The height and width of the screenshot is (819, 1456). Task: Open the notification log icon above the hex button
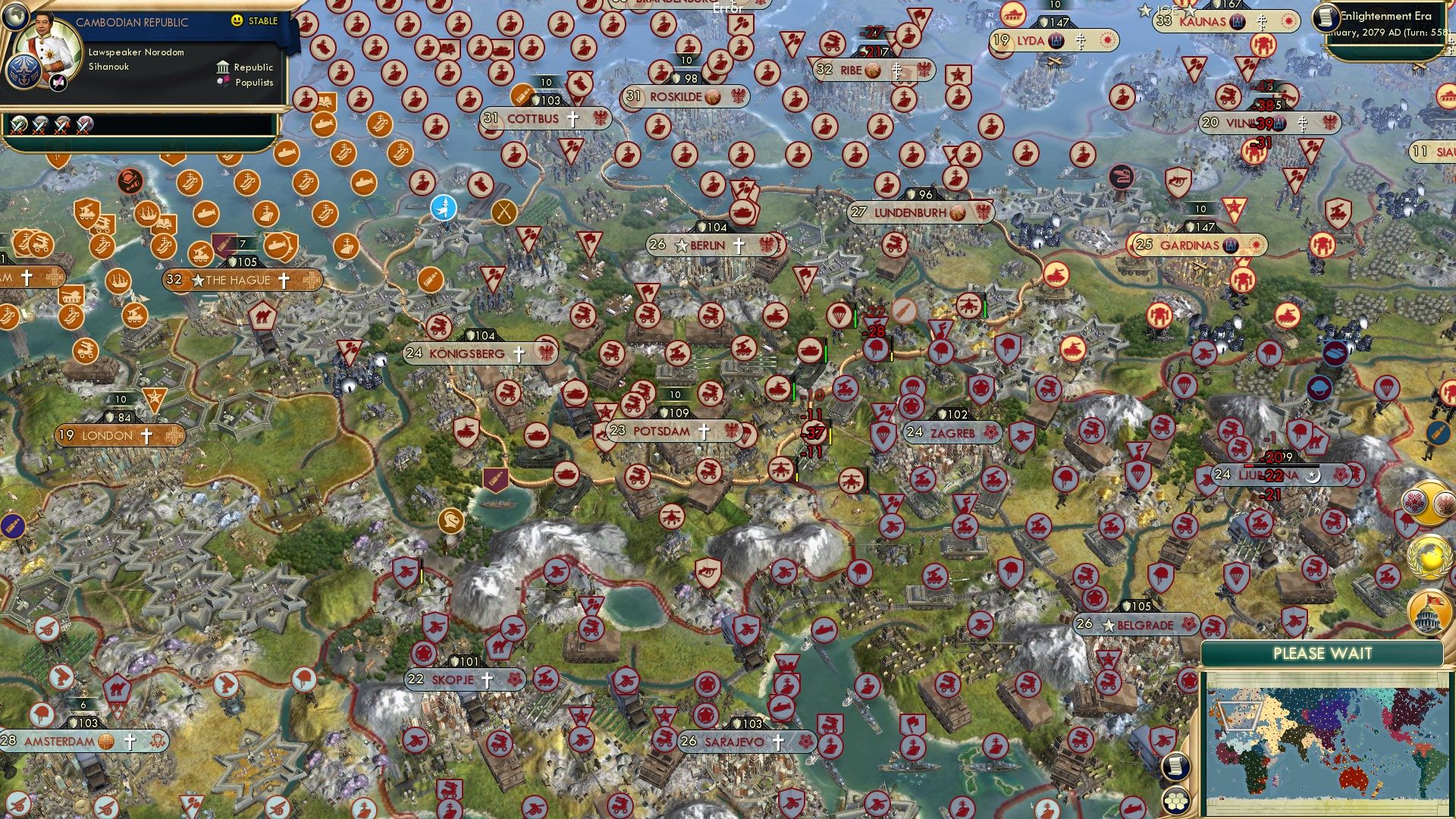[x=1175, y=767]
